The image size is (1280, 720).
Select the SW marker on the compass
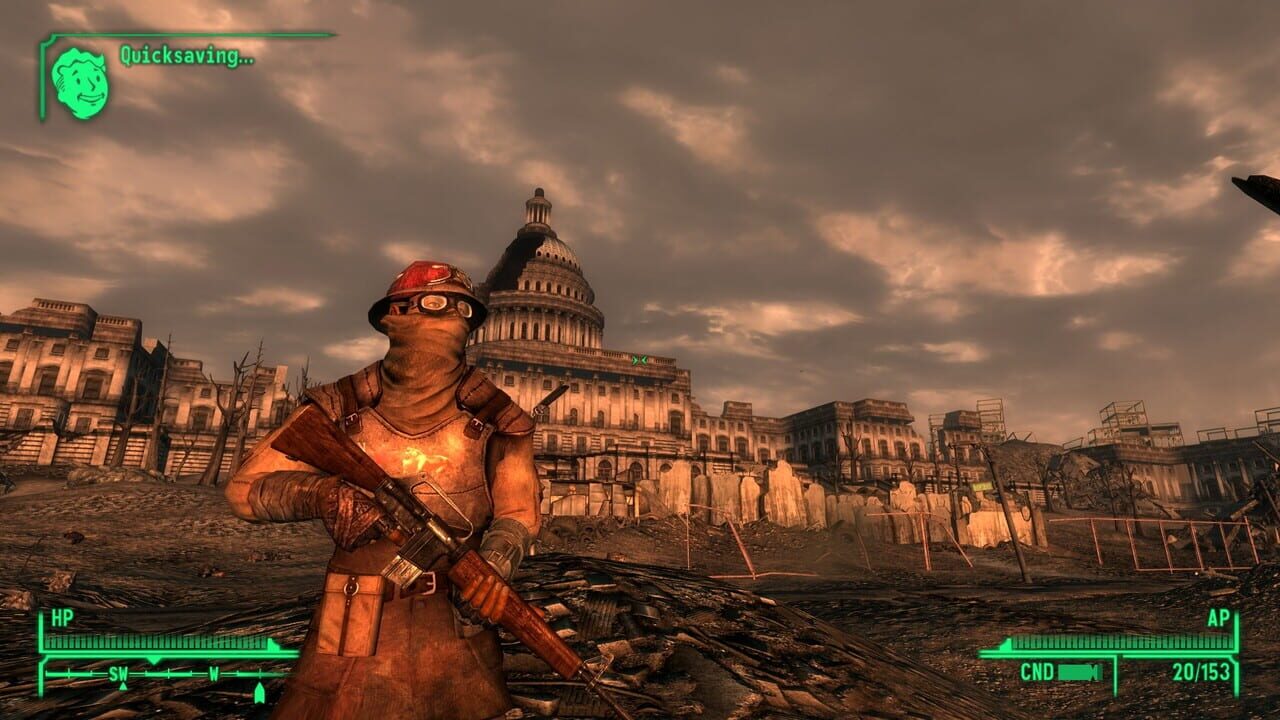(119, 673)
